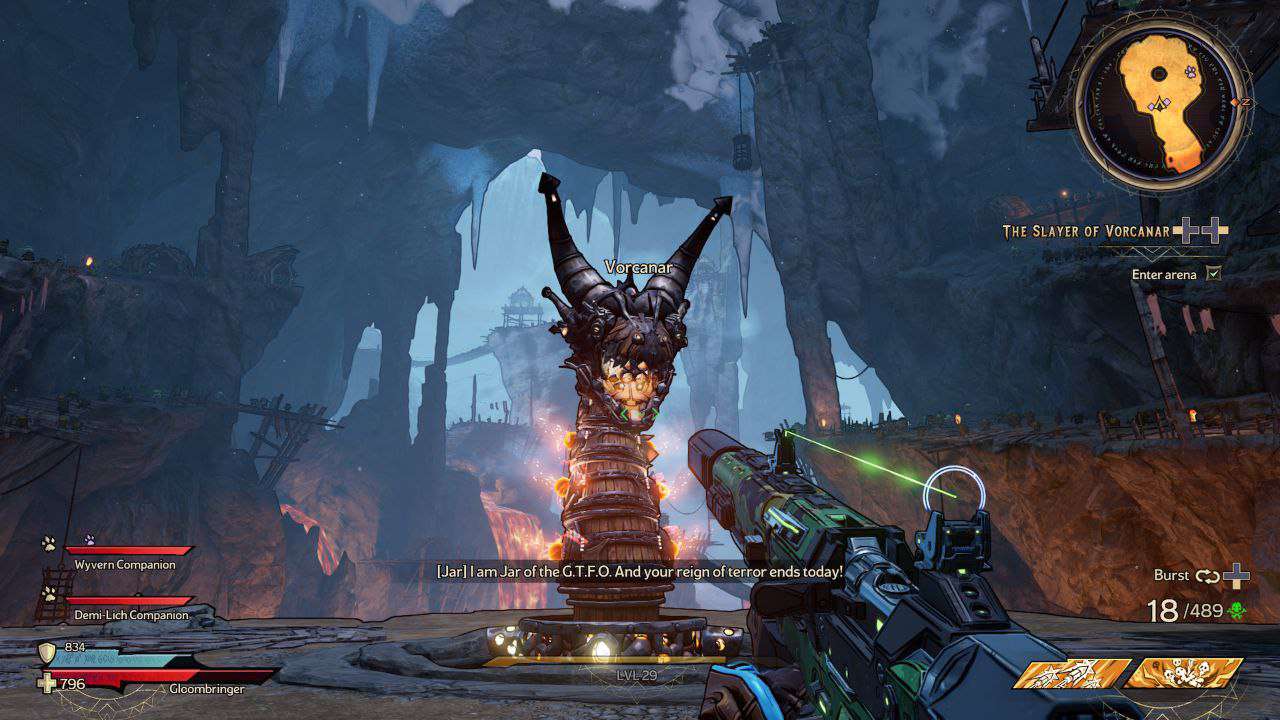Click the Enter arena objective checkbox
Viewport: 1280px width, 720px height.
tap(1214, 273)
